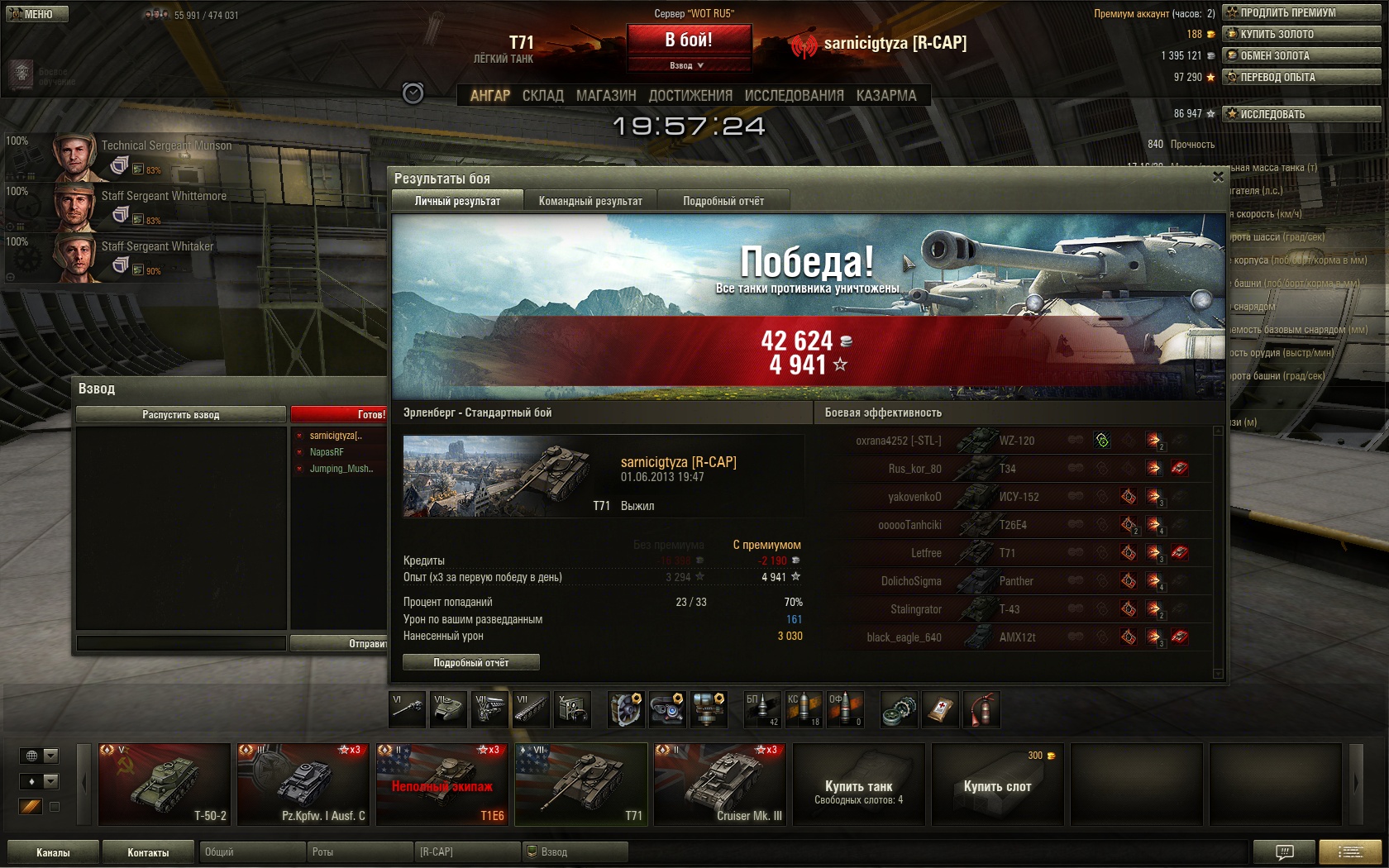Open ОБМЕН ЗОЛОТА
Image resolution: width=1389 pixels, height=868 pixels.
pyautogui.click(x=1301, y=55)
